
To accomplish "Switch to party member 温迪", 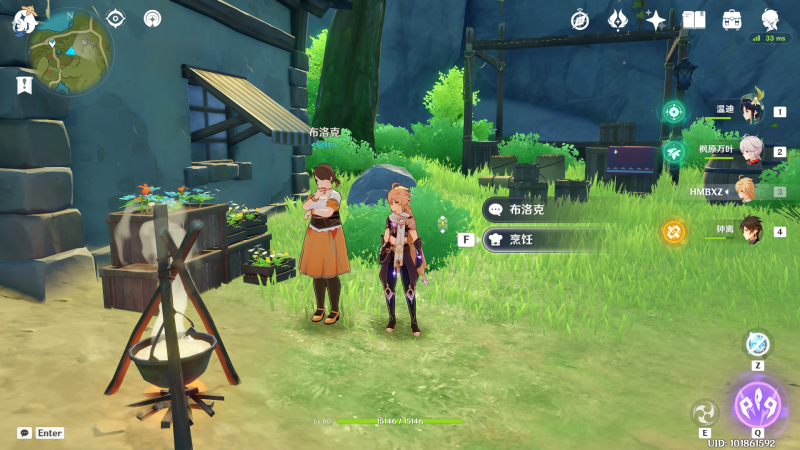I will click(750, 111).
